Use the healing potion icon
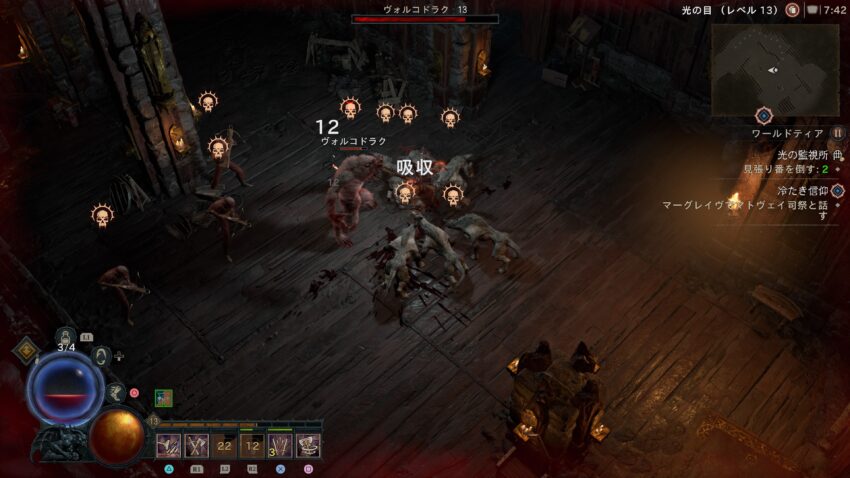This screenshot has width=850, height=478. [x=66, y=336]
